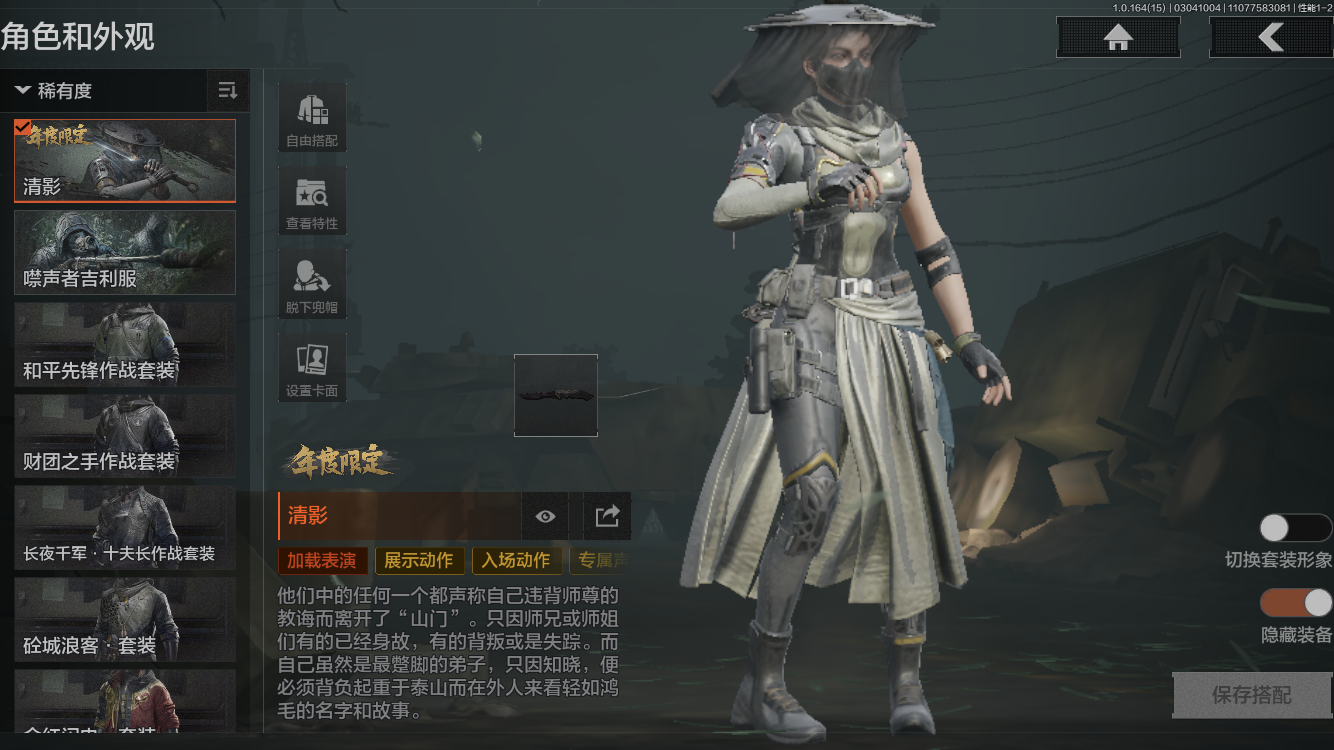This screenshot has width=1334, height=750.
Task: Toggle preview visibility with the eye icon
Action: point(544,516)
